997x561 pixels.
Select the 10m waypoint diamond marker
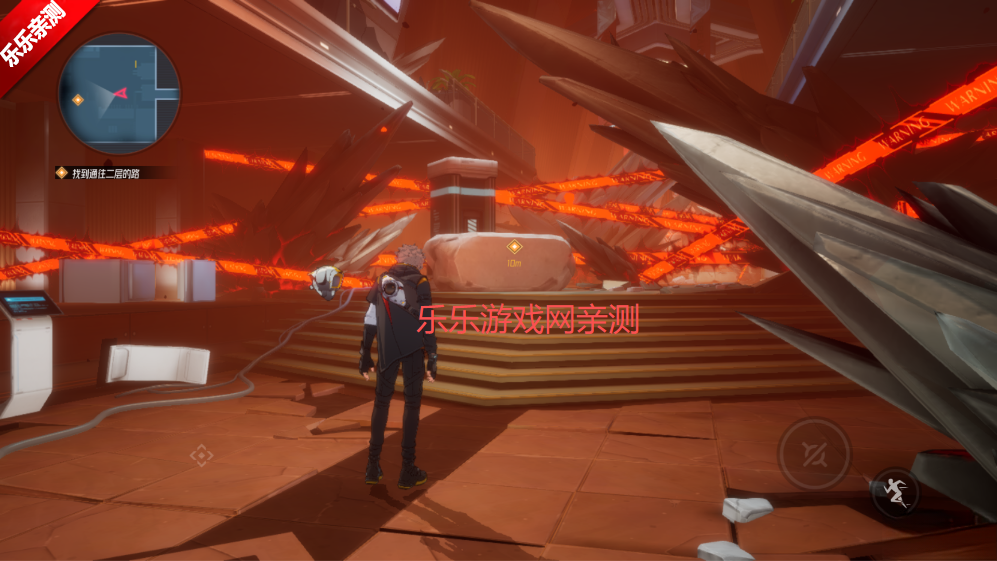[514, 246]
